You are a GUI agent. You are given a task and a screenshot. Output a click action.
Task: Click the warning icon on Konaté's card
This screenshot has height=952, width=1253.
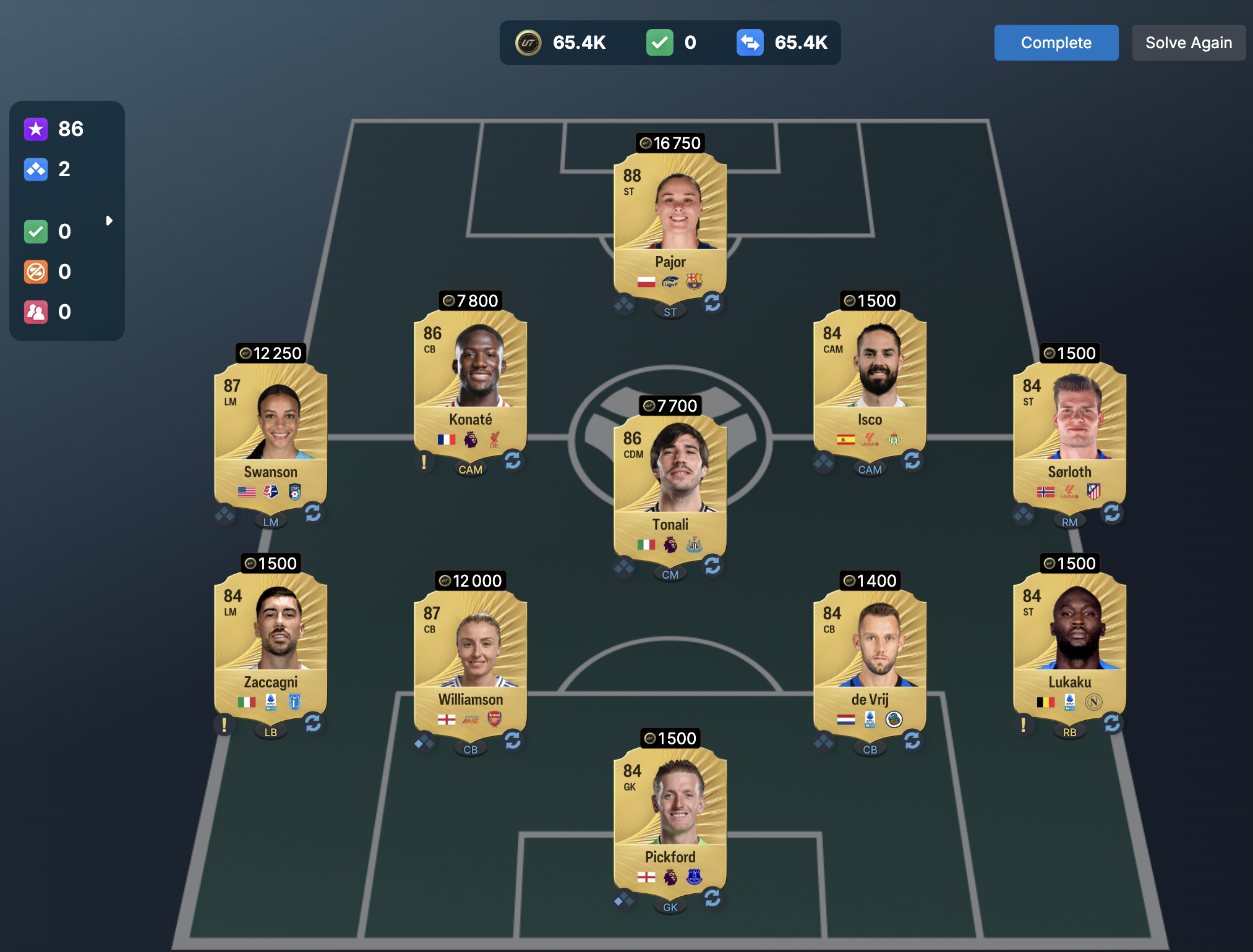[424, 462]
